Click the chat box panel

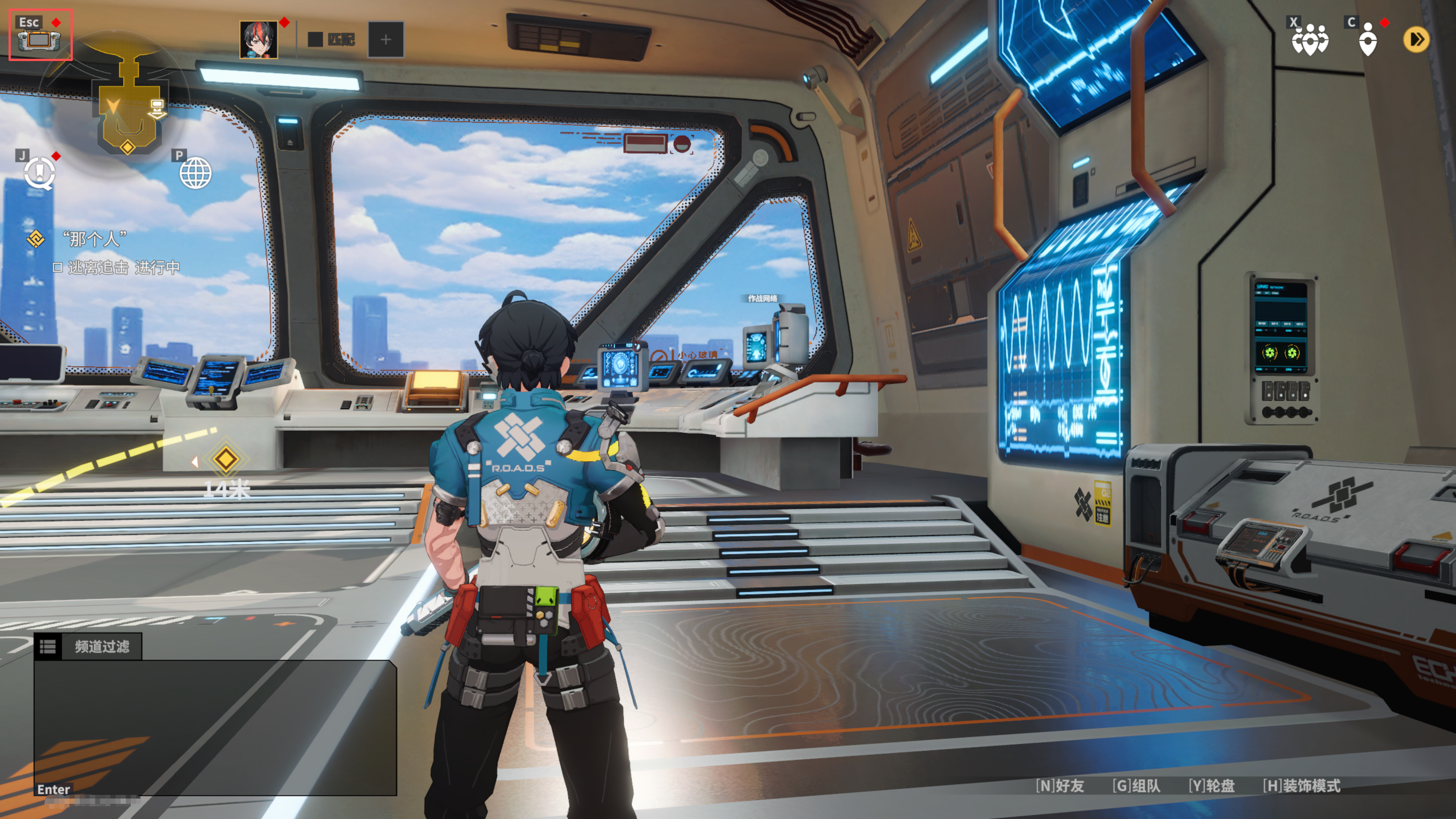tap(215, 726)
